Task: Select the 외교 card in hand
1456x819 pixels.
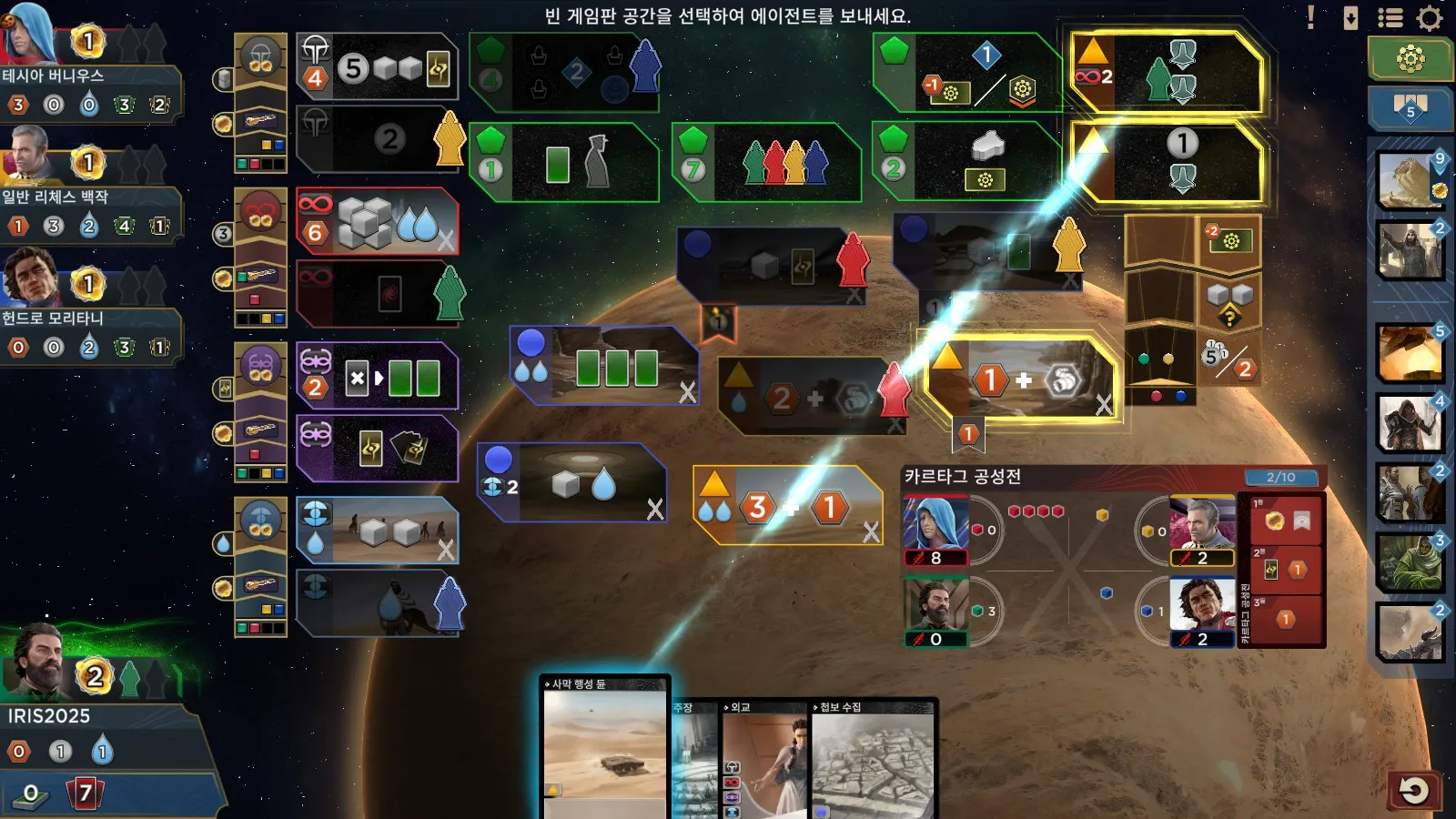Action: [x=763, y=760]
